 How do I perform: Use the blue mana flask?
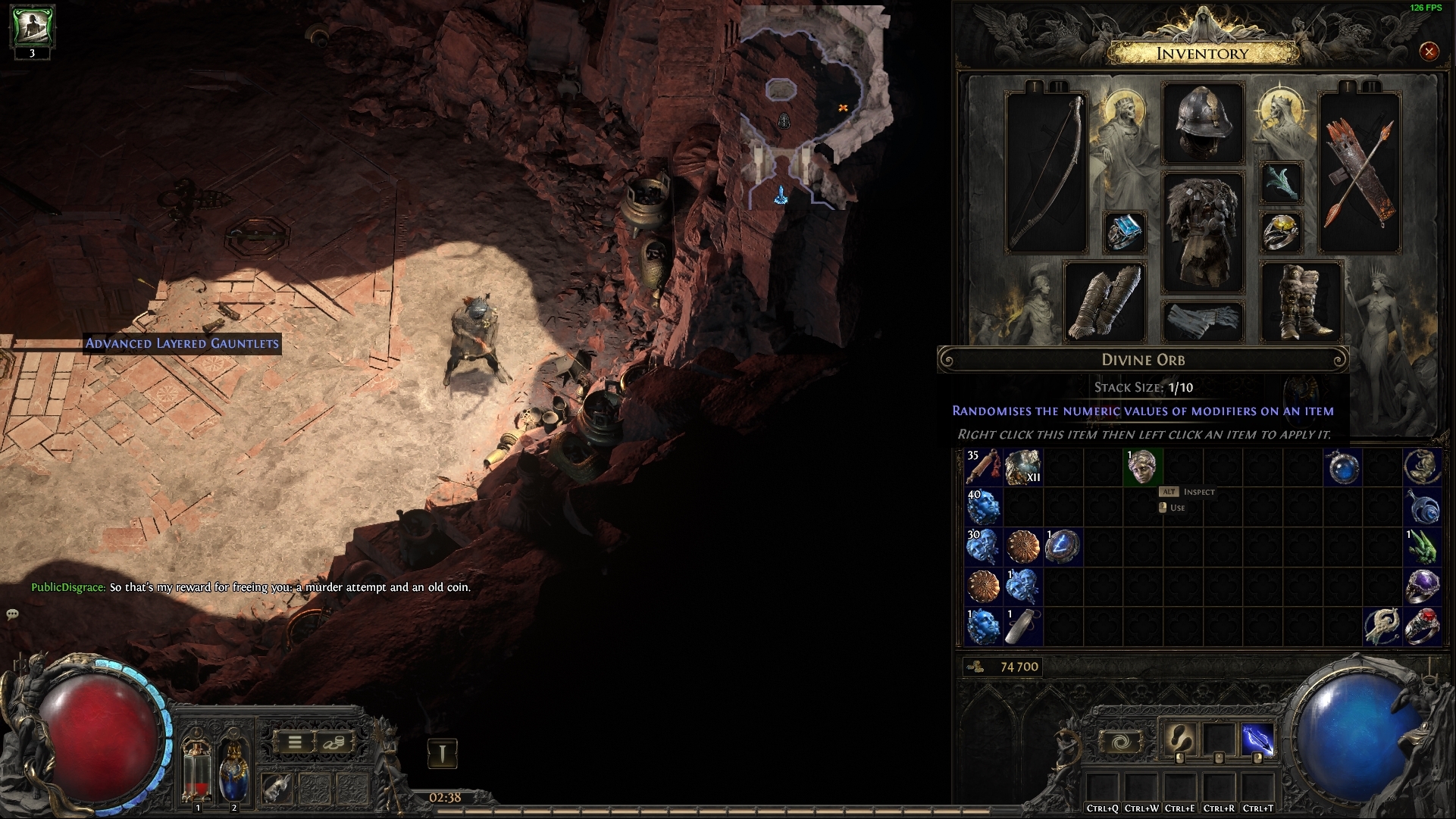tap(233, 769)
